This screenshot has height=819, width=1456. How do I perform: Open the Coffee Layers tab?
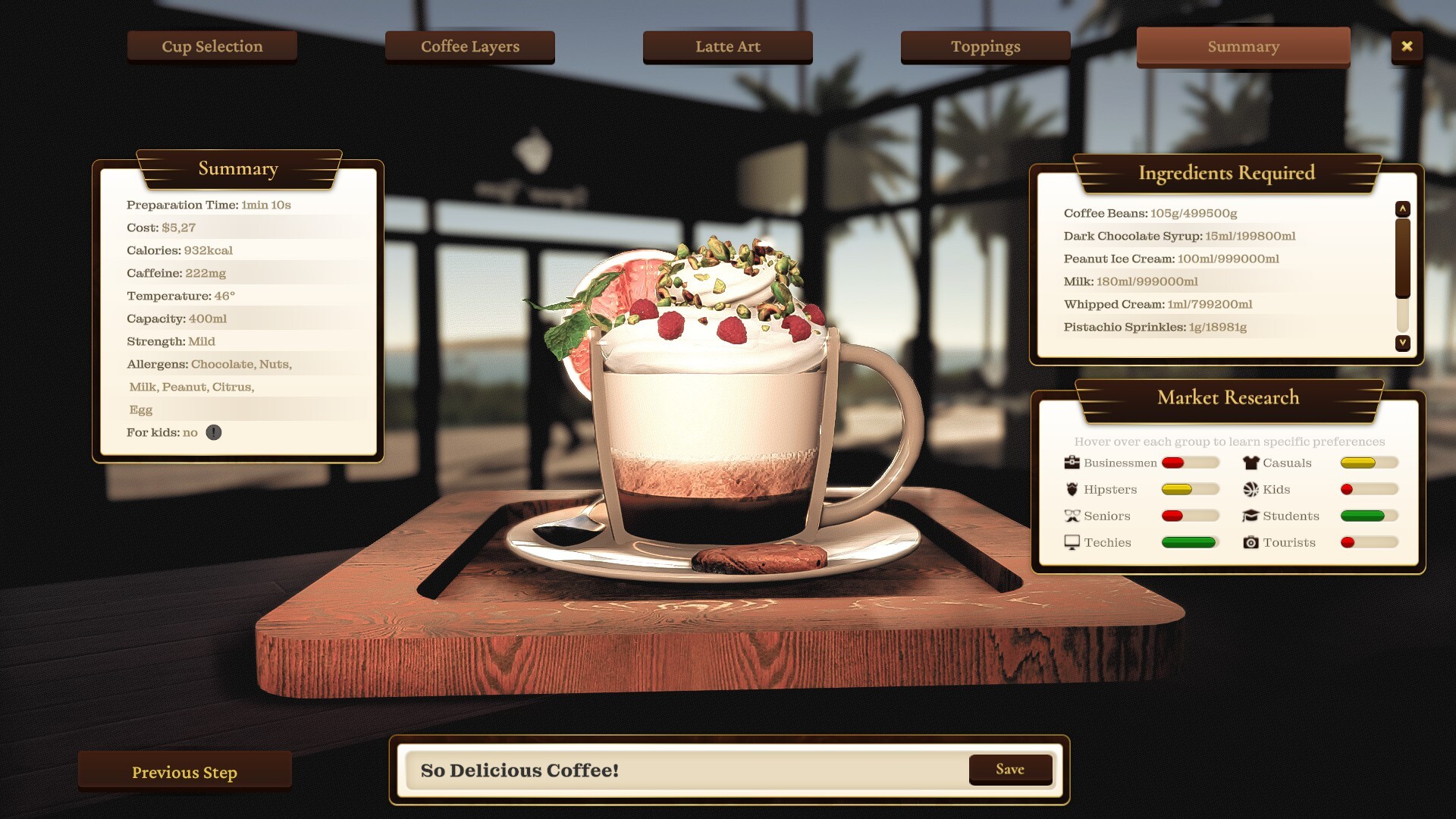(470, 46)
